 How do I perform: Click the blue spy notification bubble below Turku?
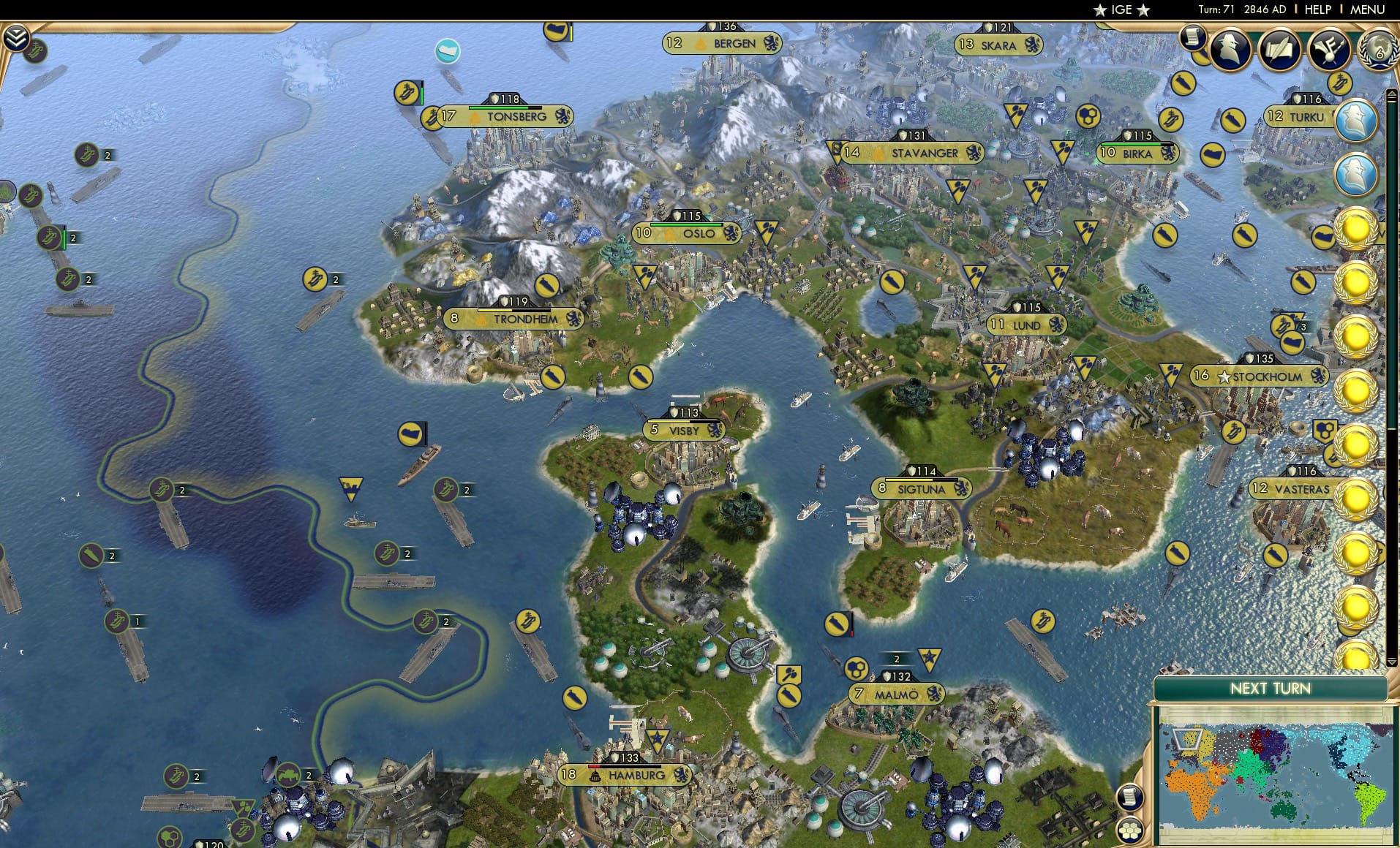click(x=1357, y=176)
